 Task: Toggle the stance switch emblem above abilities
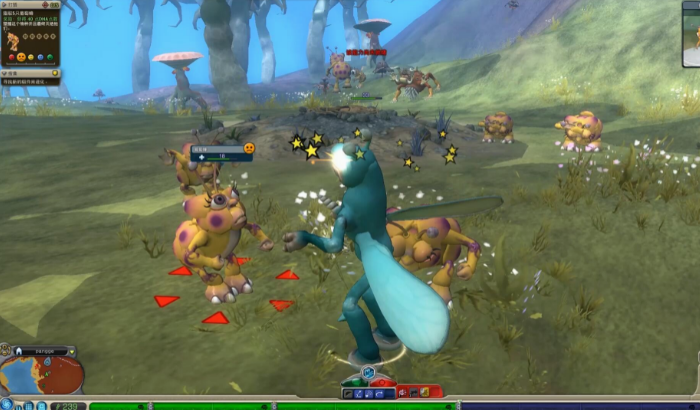[368, 373]
